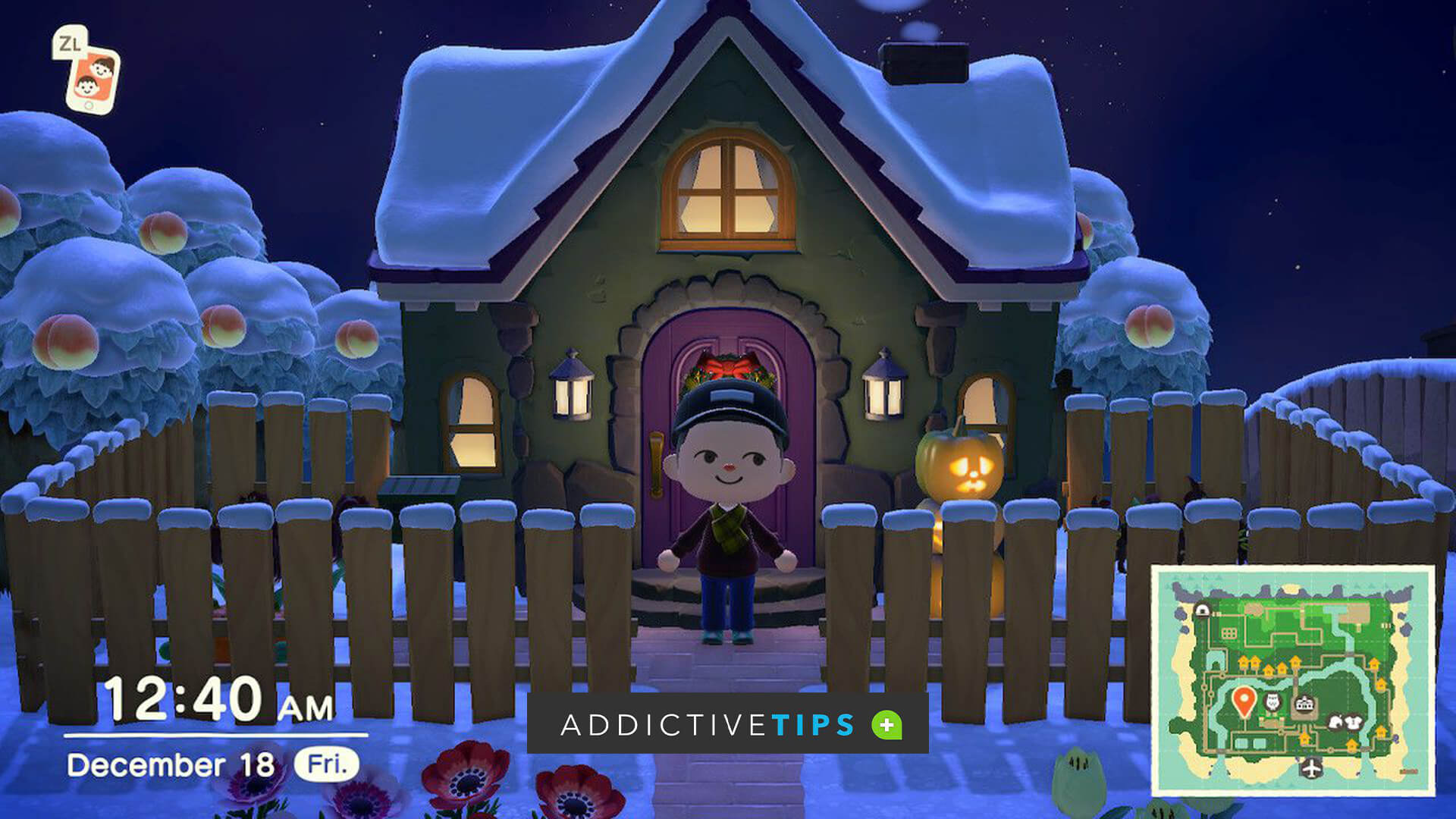The image size is (1456, 819).
Task: Click the Nook's Cranny icon on the minimap
Action: coord(1334,720)
